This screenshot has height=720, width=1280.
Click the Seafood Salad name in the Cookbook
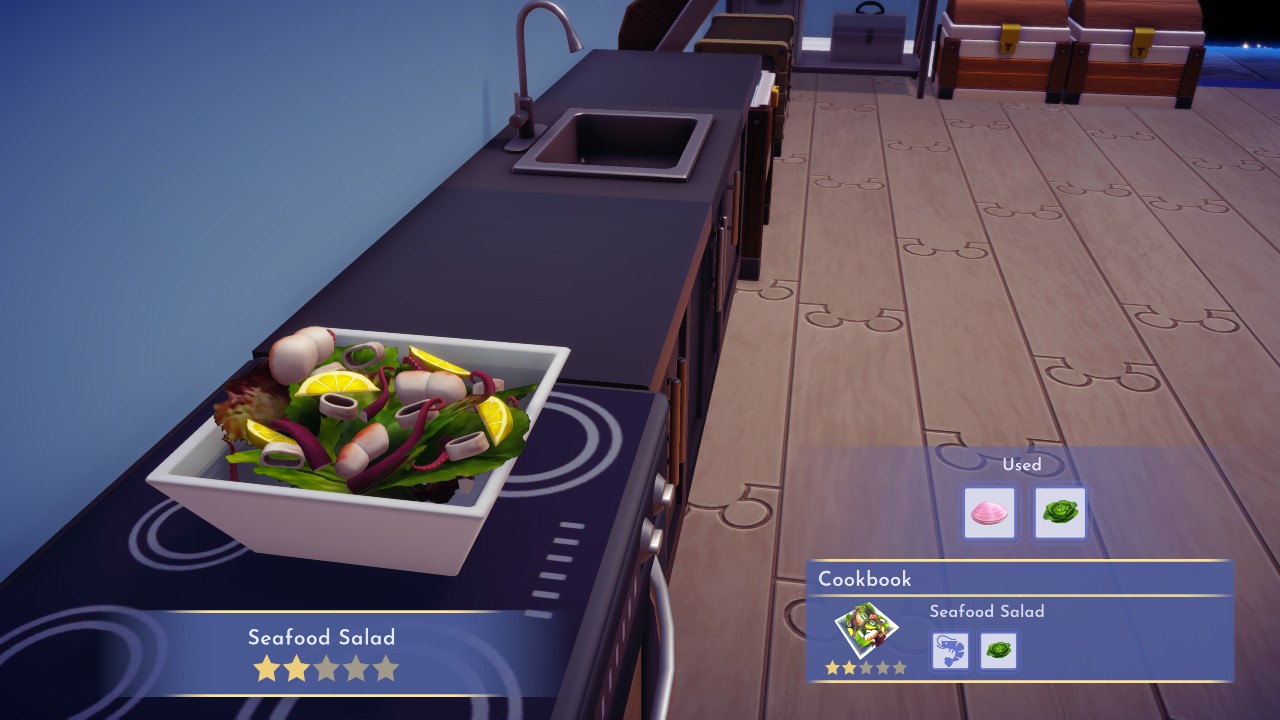tap(988, 611)
